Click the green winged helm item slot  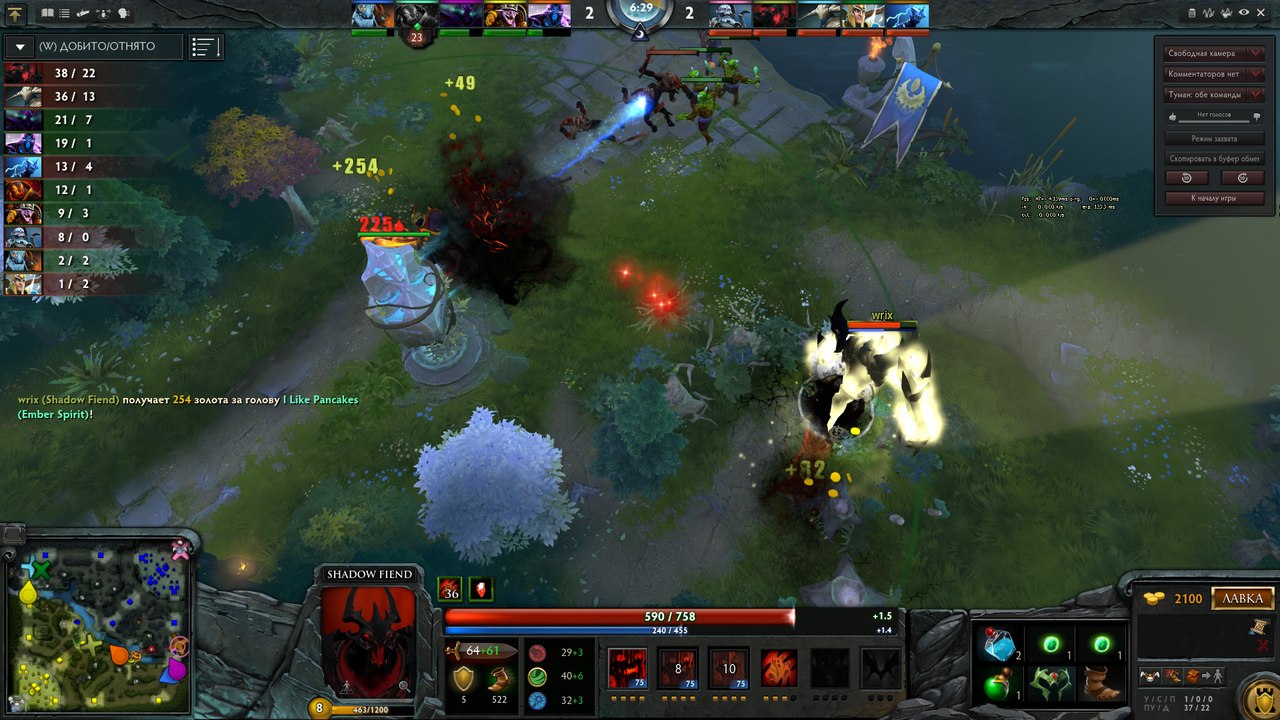coord(1051,687)
